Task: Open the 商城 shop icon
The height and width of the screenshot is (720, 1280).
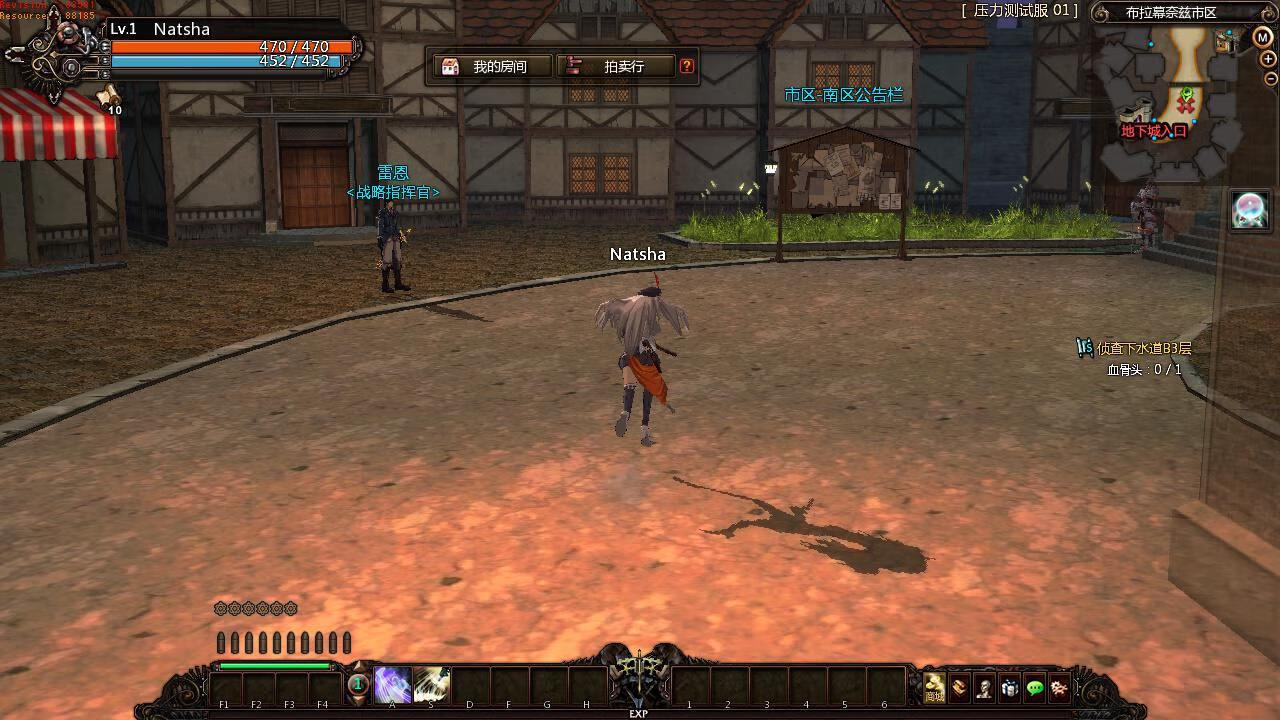Action: coord(934,688)
